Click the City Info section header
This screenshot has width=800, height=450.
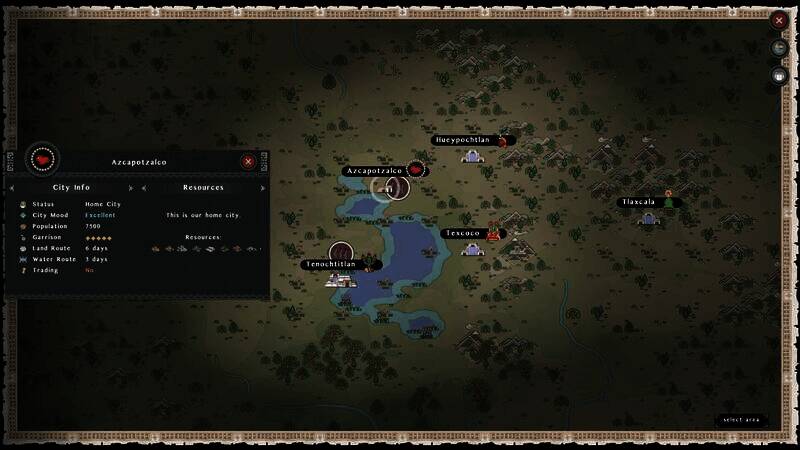[x=71, y=187]
